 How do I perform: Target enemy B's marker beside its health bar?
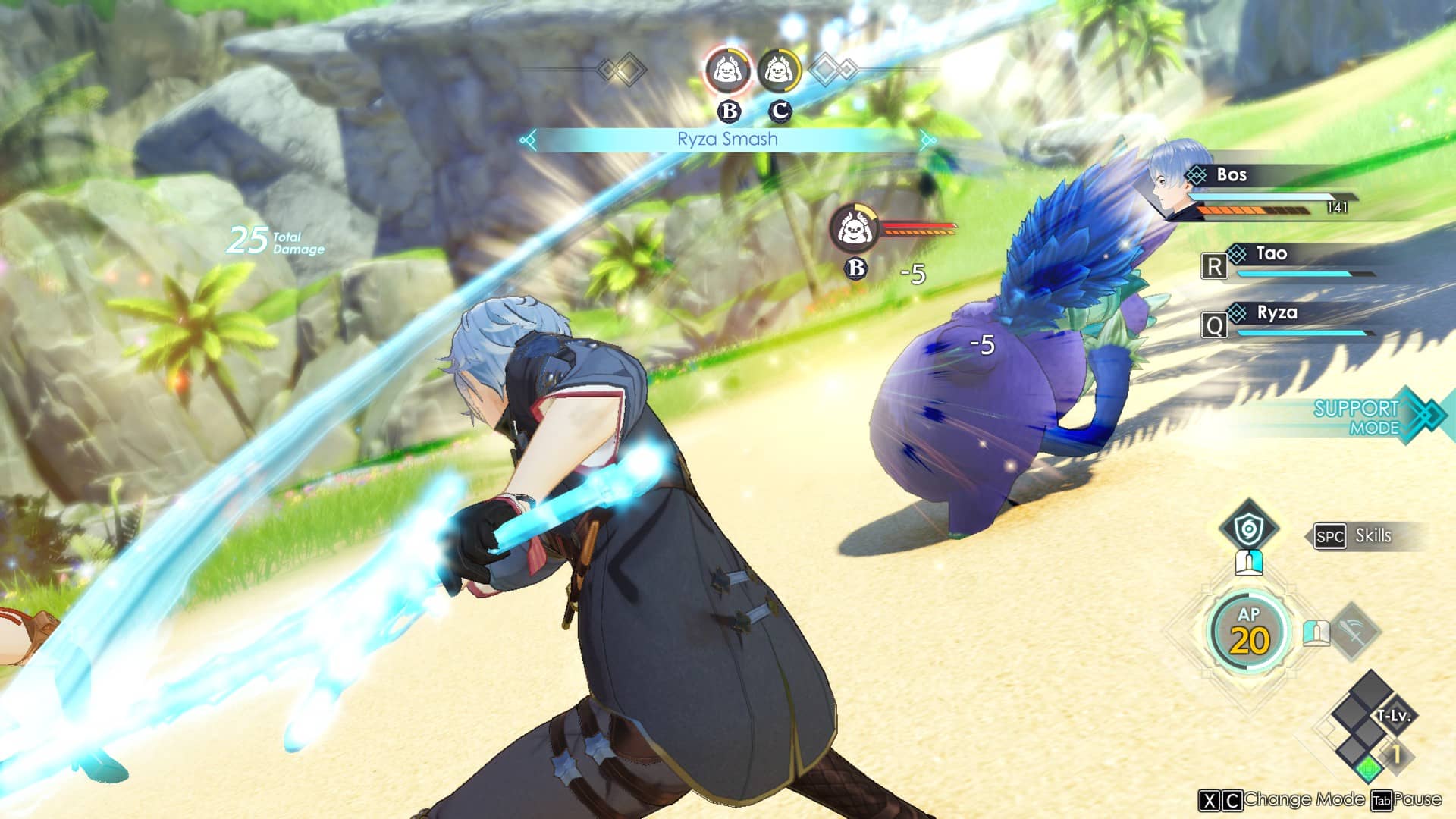tap(854, 227)
